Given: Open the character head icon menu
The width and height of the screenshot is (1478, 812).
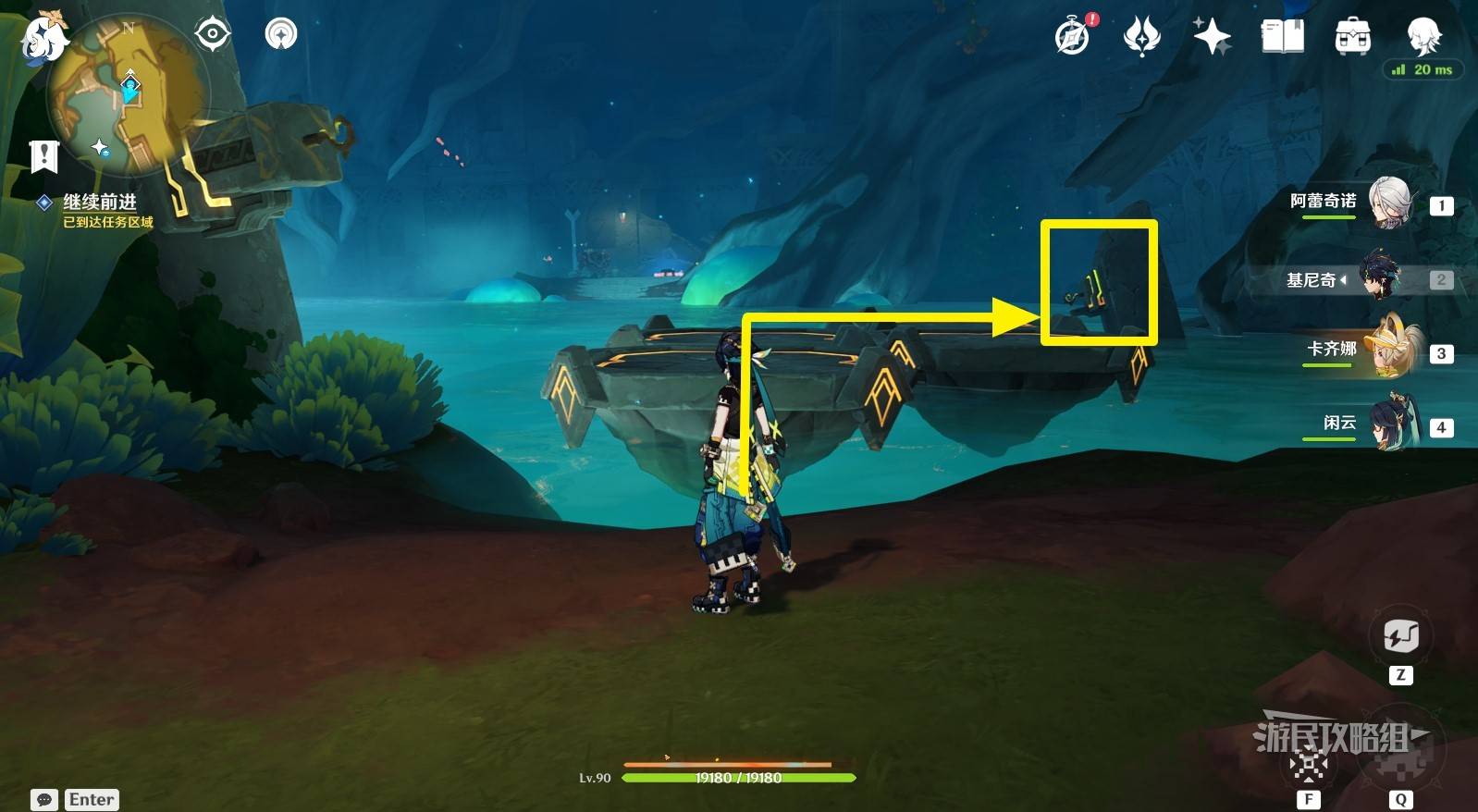Looking at the screenshot, I should pyautogui.click(x=1423, y=37).
